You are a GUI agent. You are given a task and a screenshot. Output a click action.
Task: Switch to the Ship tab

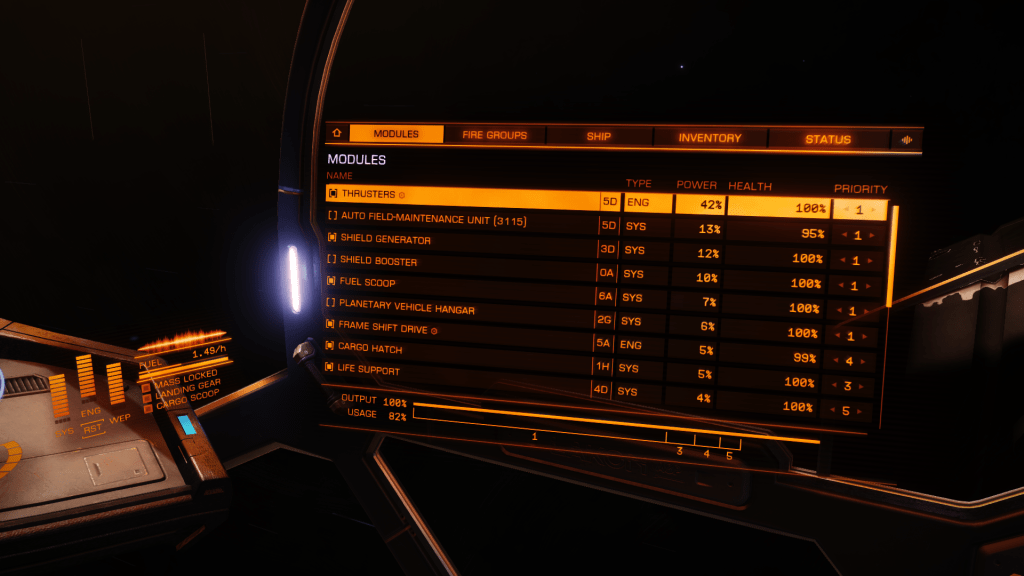(x=599, y=136)
